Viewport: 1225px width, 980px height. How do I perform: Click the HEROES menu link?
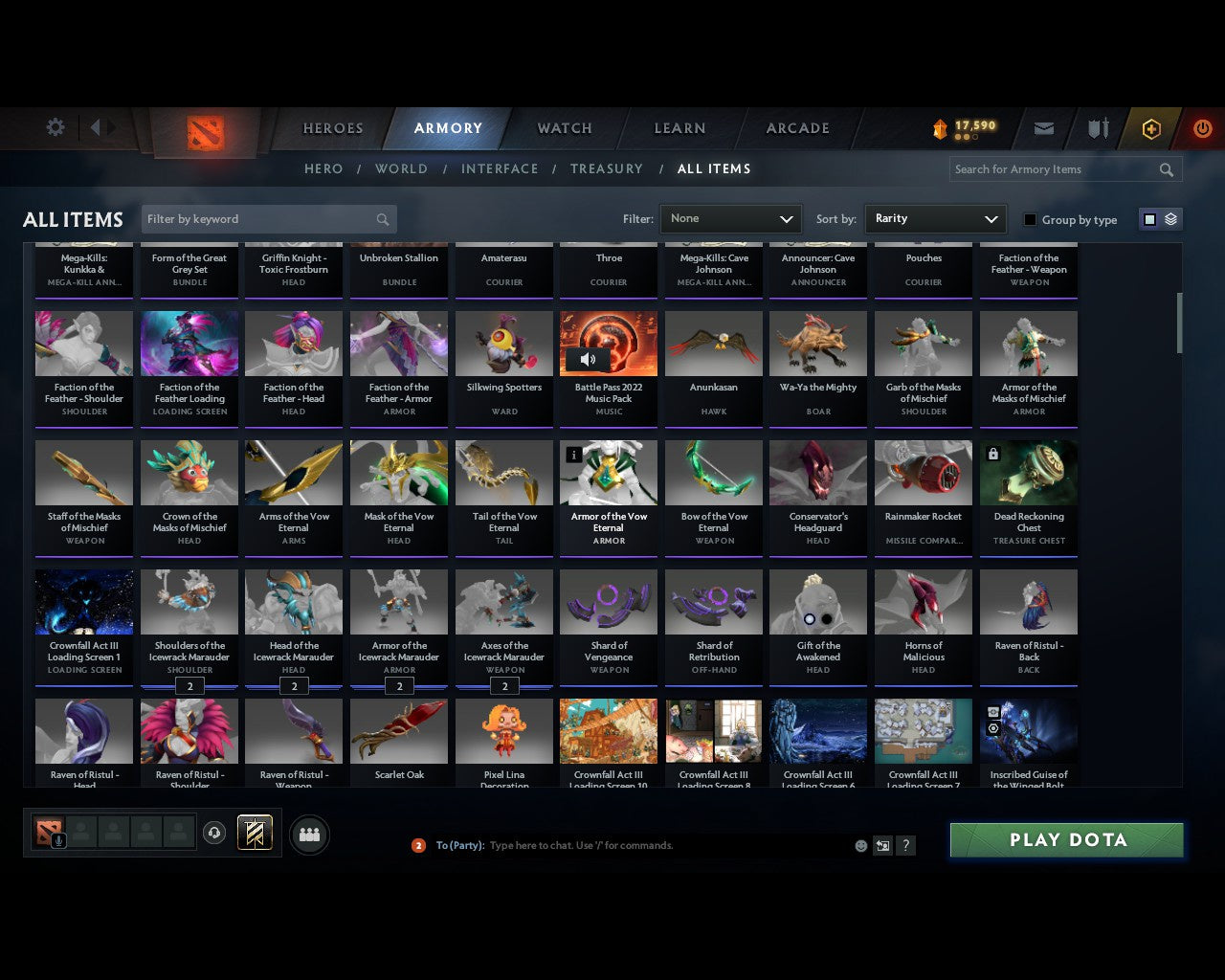point(332,128)
